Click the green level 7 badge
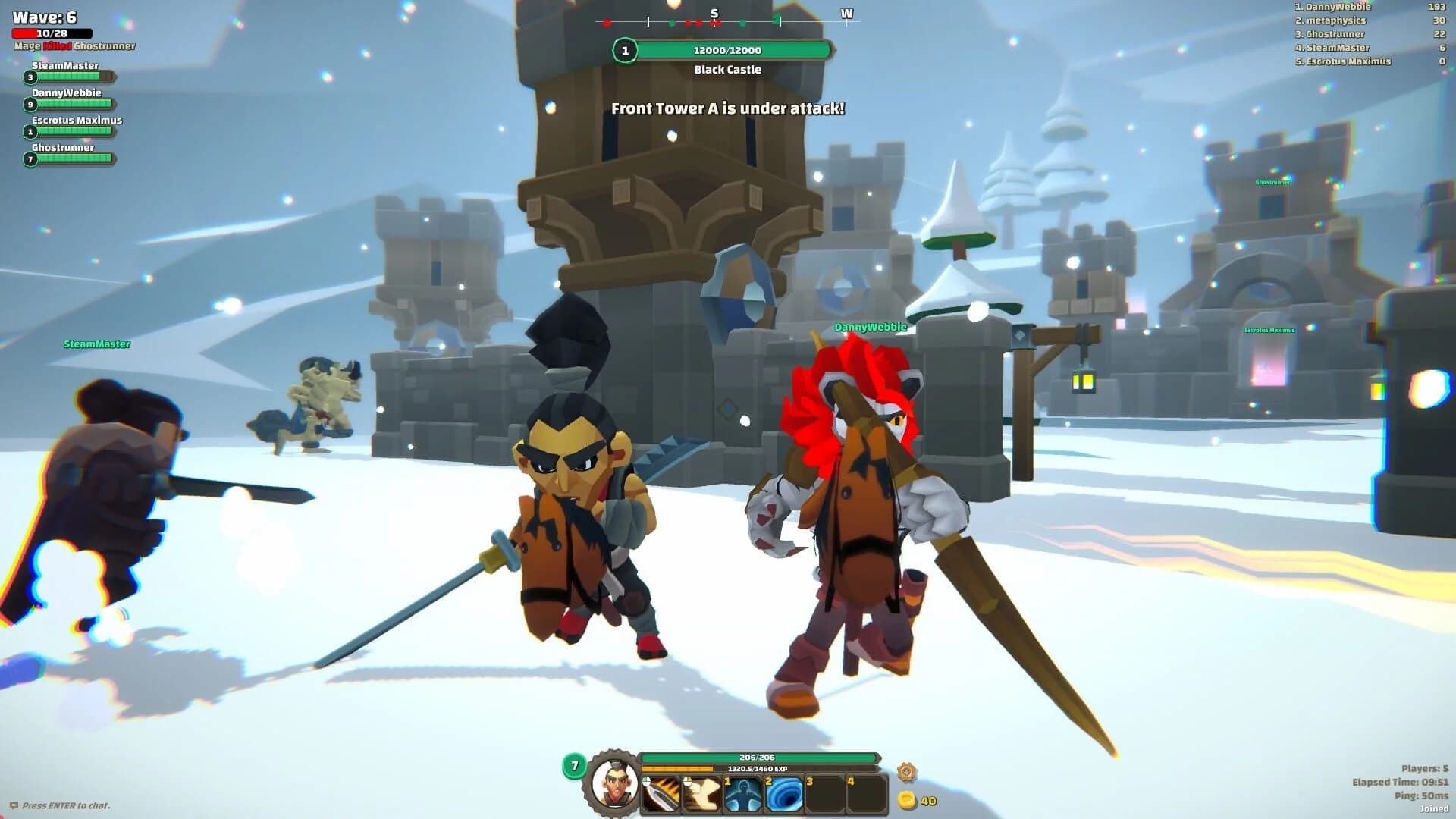This screenshot has width=1456, height=819. 575,766
